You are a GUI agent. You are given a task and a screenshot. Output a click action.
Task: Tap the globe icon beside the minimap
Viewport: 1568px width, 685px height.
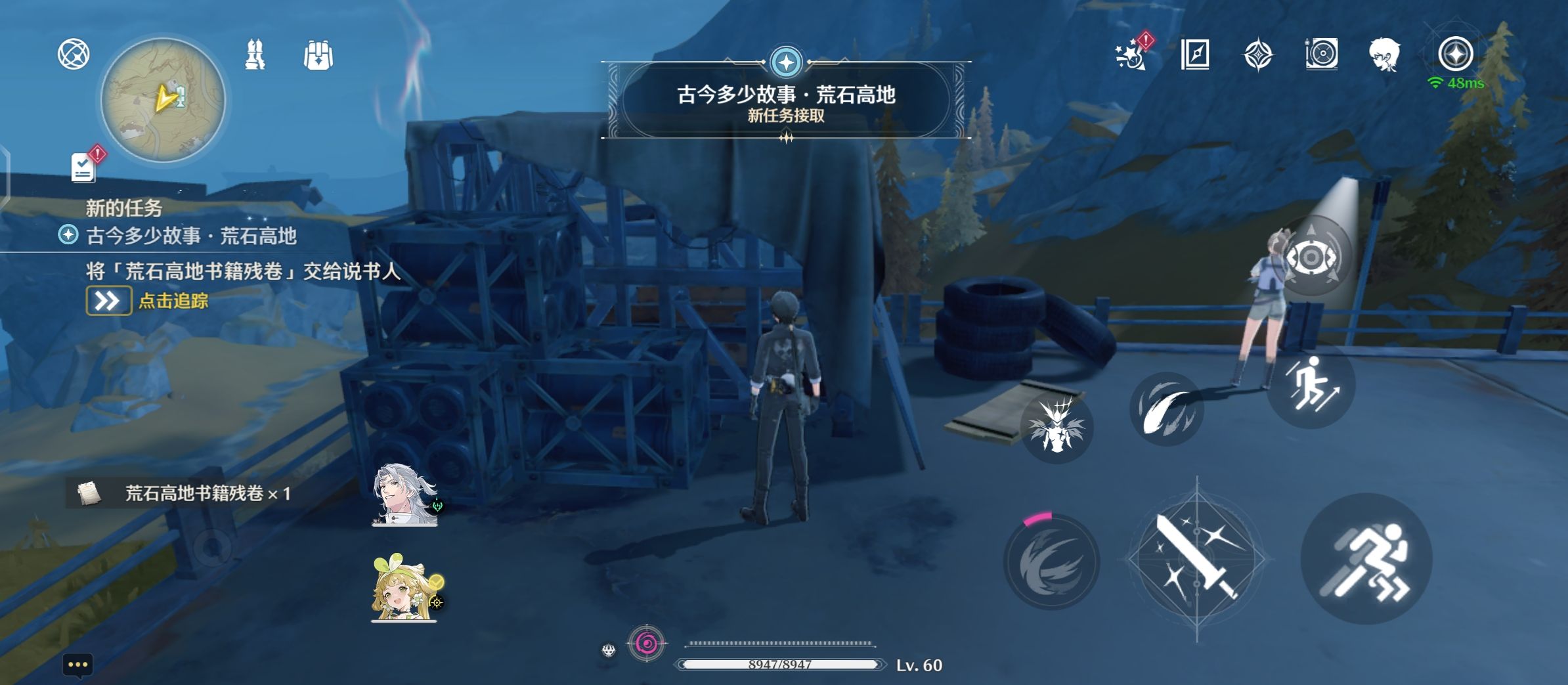(x=74, y=55)
